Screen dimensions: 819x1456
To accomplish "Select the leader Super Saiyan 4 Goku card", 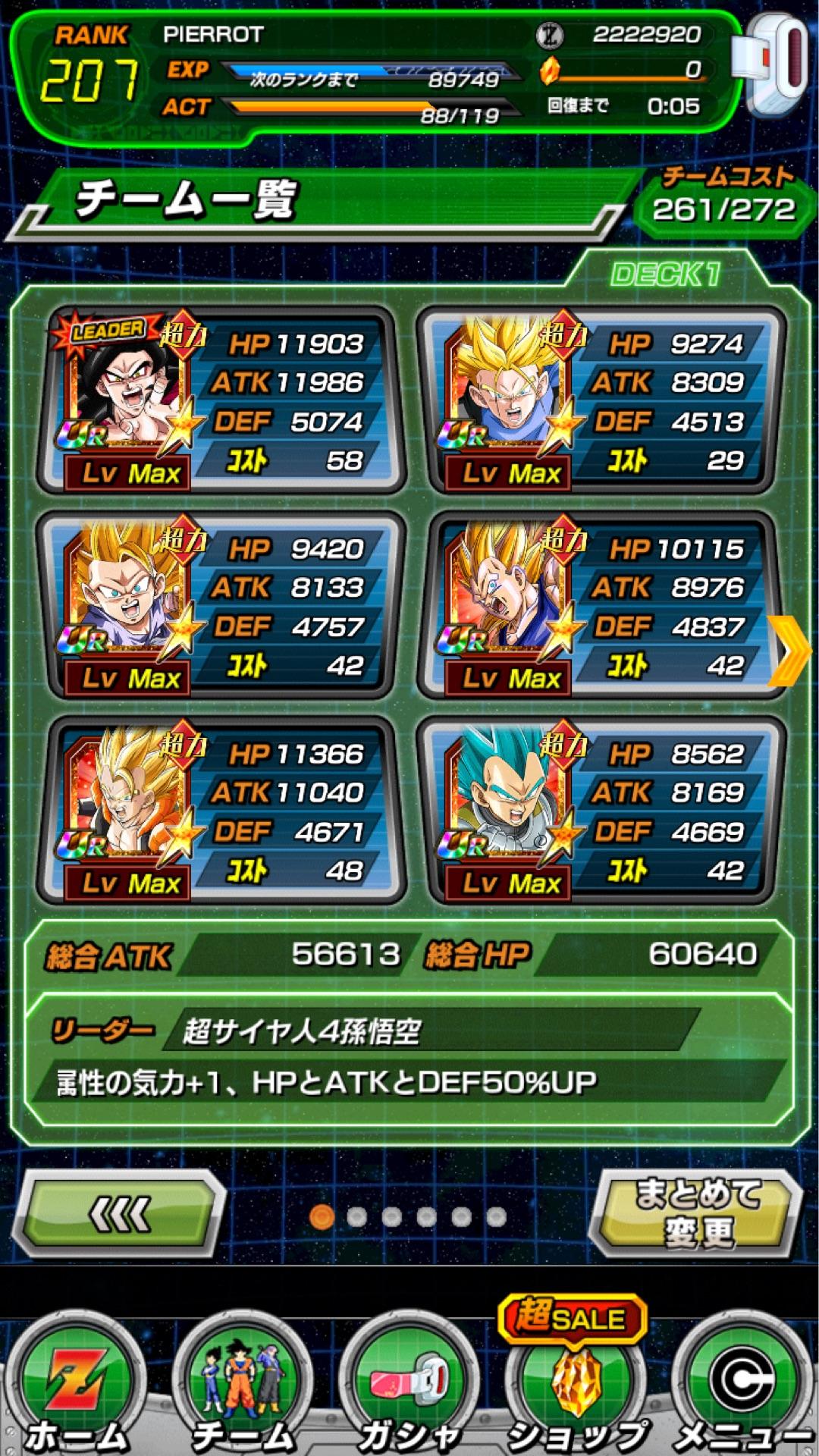I will coord(220,400).
